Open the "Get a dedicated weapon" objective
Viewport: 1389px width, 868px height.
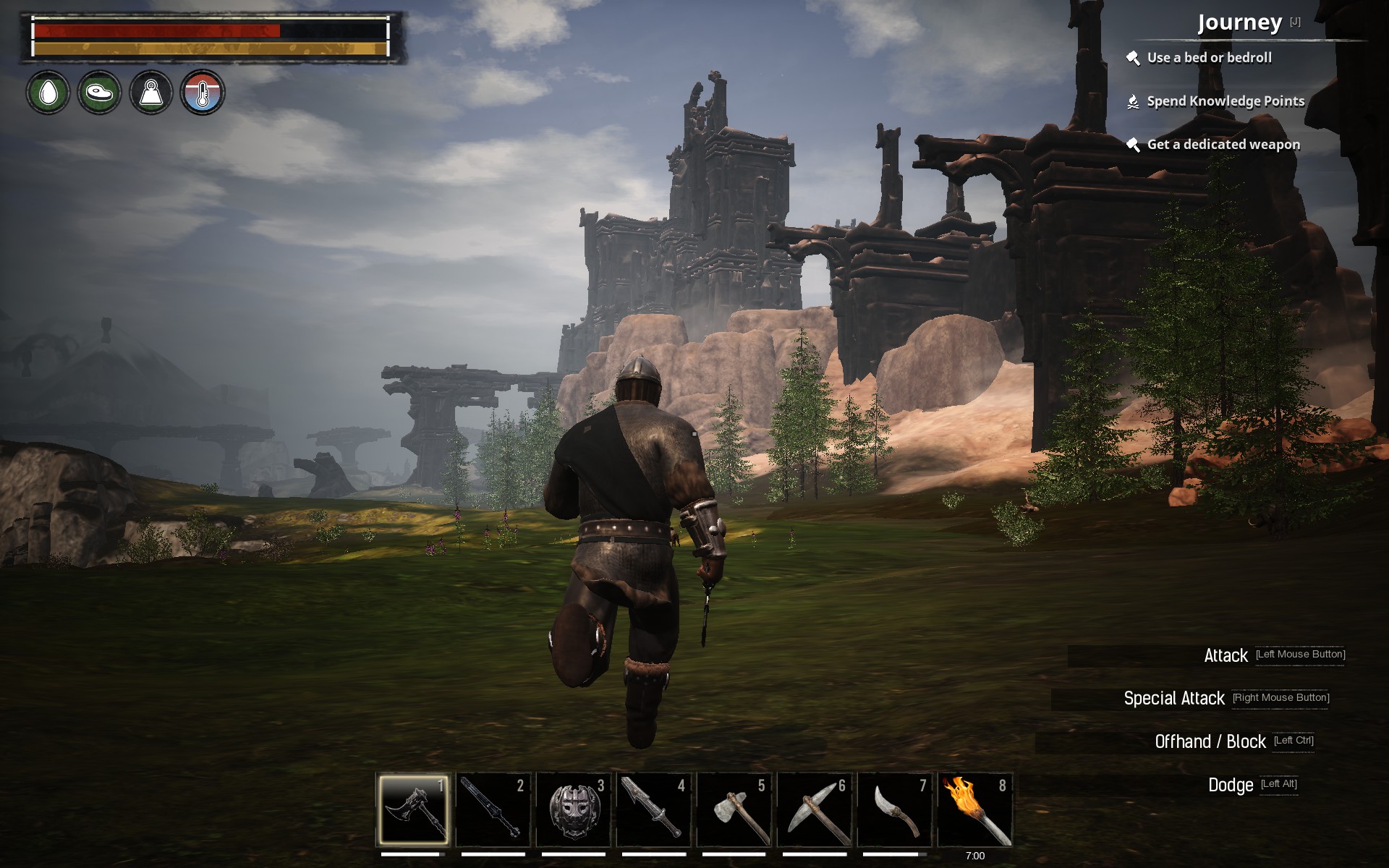1223,145
